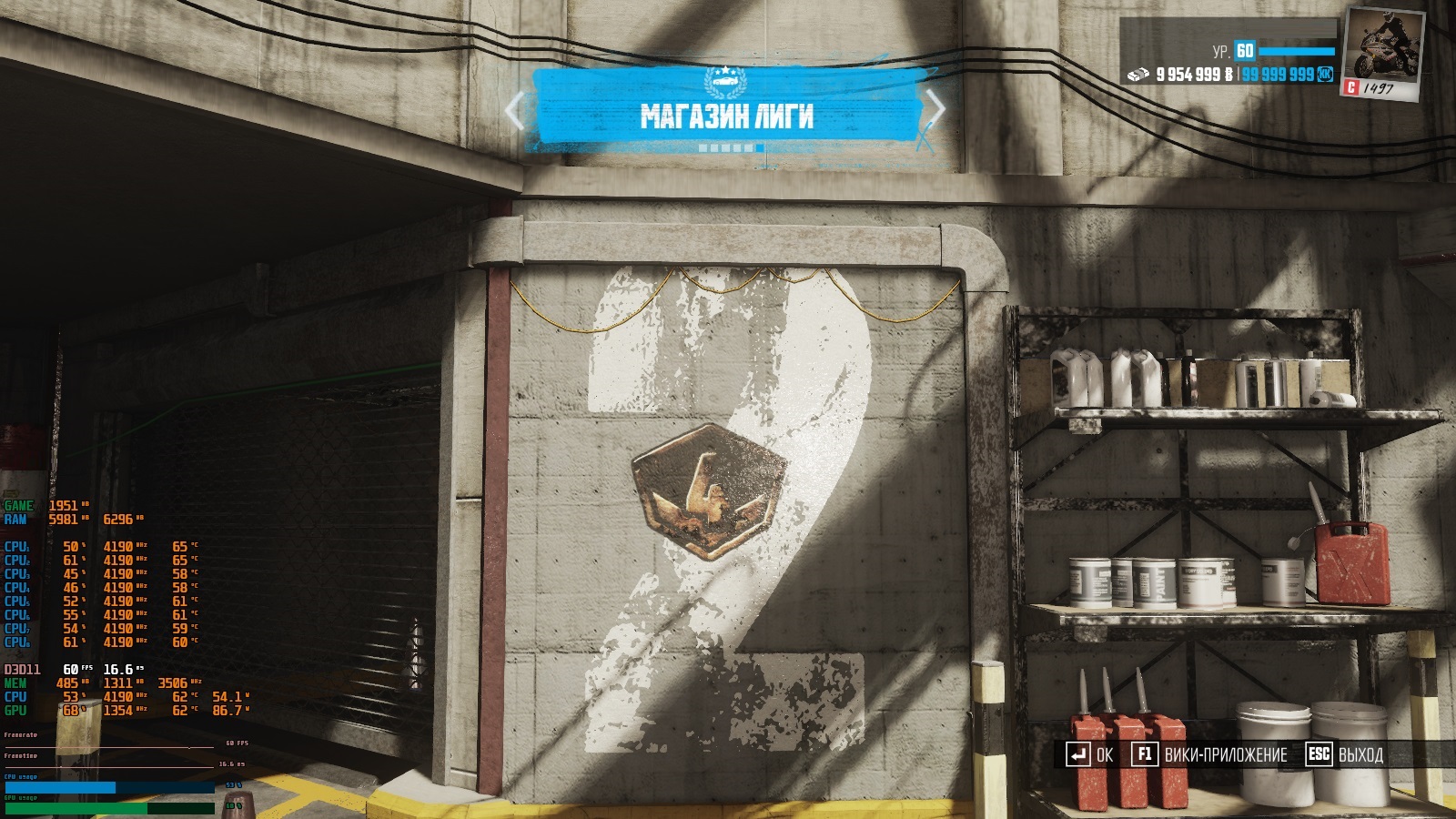Confirm with the OK button
Screen dimensions: 1456x819
pos(1090,754)
